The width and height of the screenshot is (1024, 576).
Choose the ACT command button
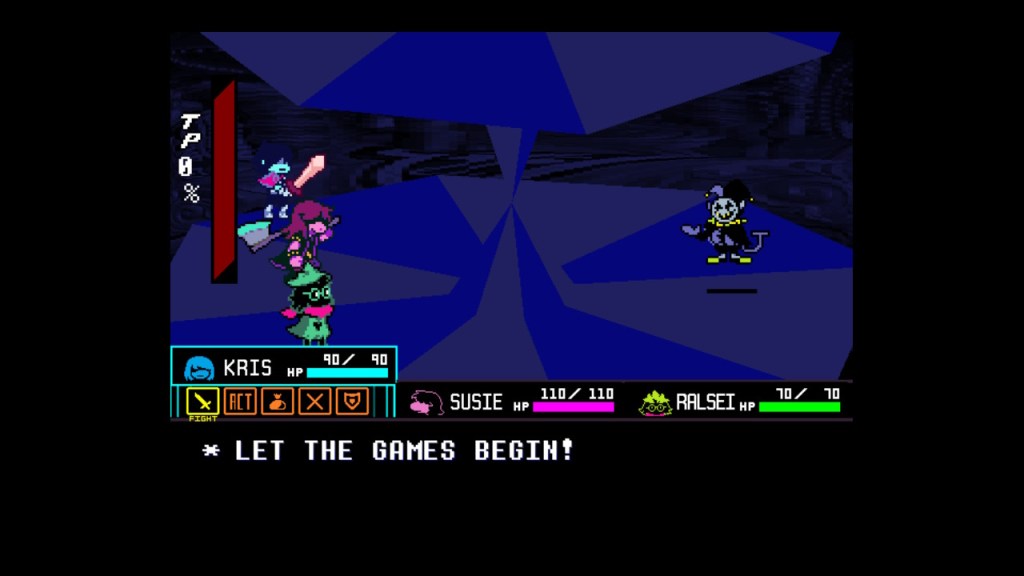tap(240, 401)
